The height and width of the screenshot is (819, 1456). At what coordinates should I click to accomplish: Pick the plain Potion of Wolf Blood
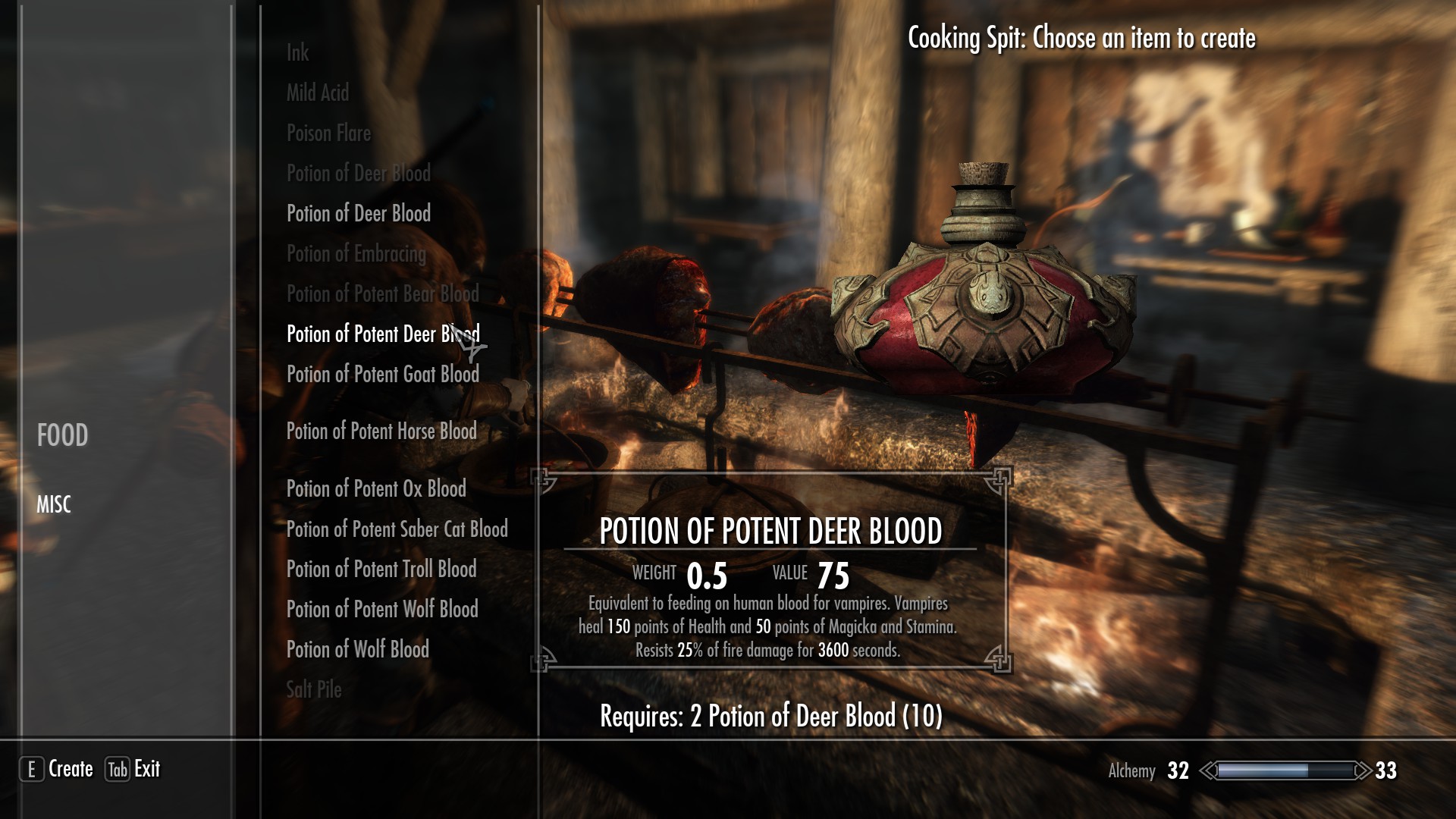pos(357,650)
